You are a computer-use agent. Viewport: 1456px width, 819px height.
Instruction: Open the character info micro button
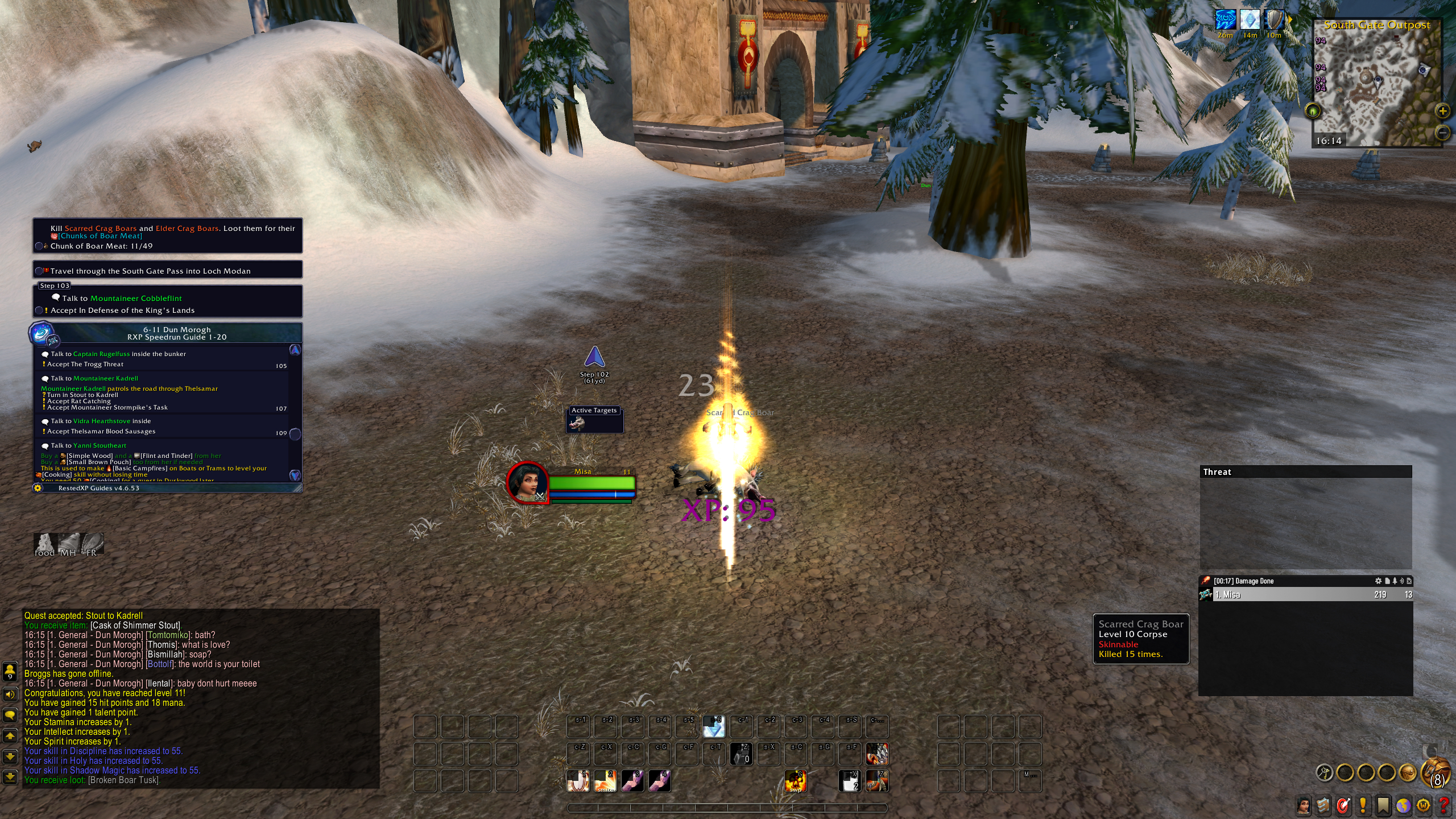tap(1304, 805)
